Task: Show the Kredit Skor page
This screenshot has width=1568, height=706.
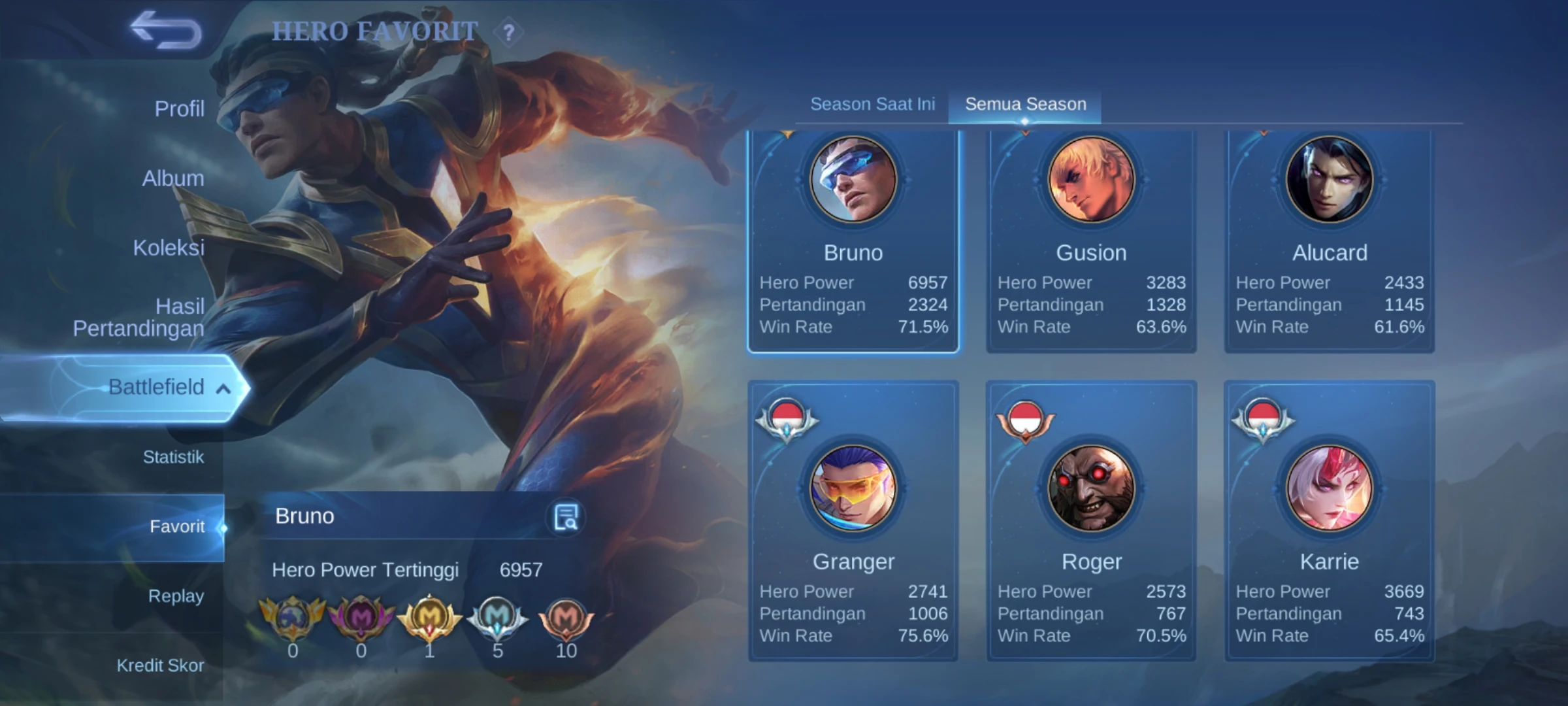Action: pyautogui.click(x=160, y=665)
